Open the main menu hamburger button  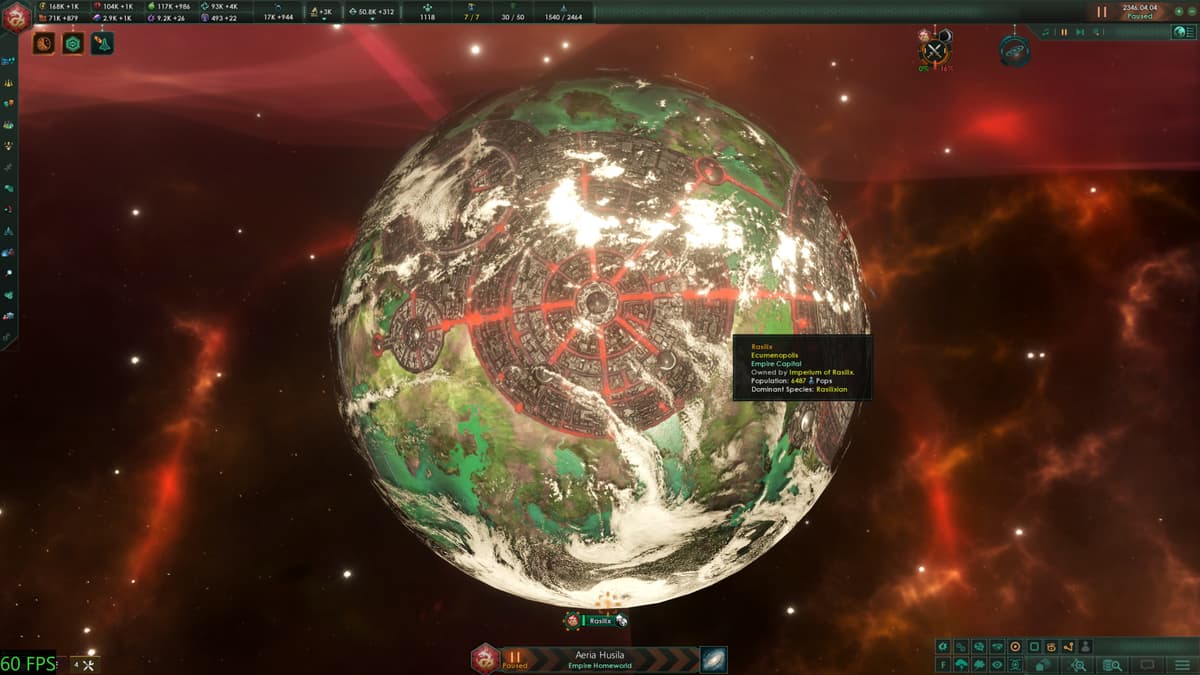click(x=1180, y=665)
